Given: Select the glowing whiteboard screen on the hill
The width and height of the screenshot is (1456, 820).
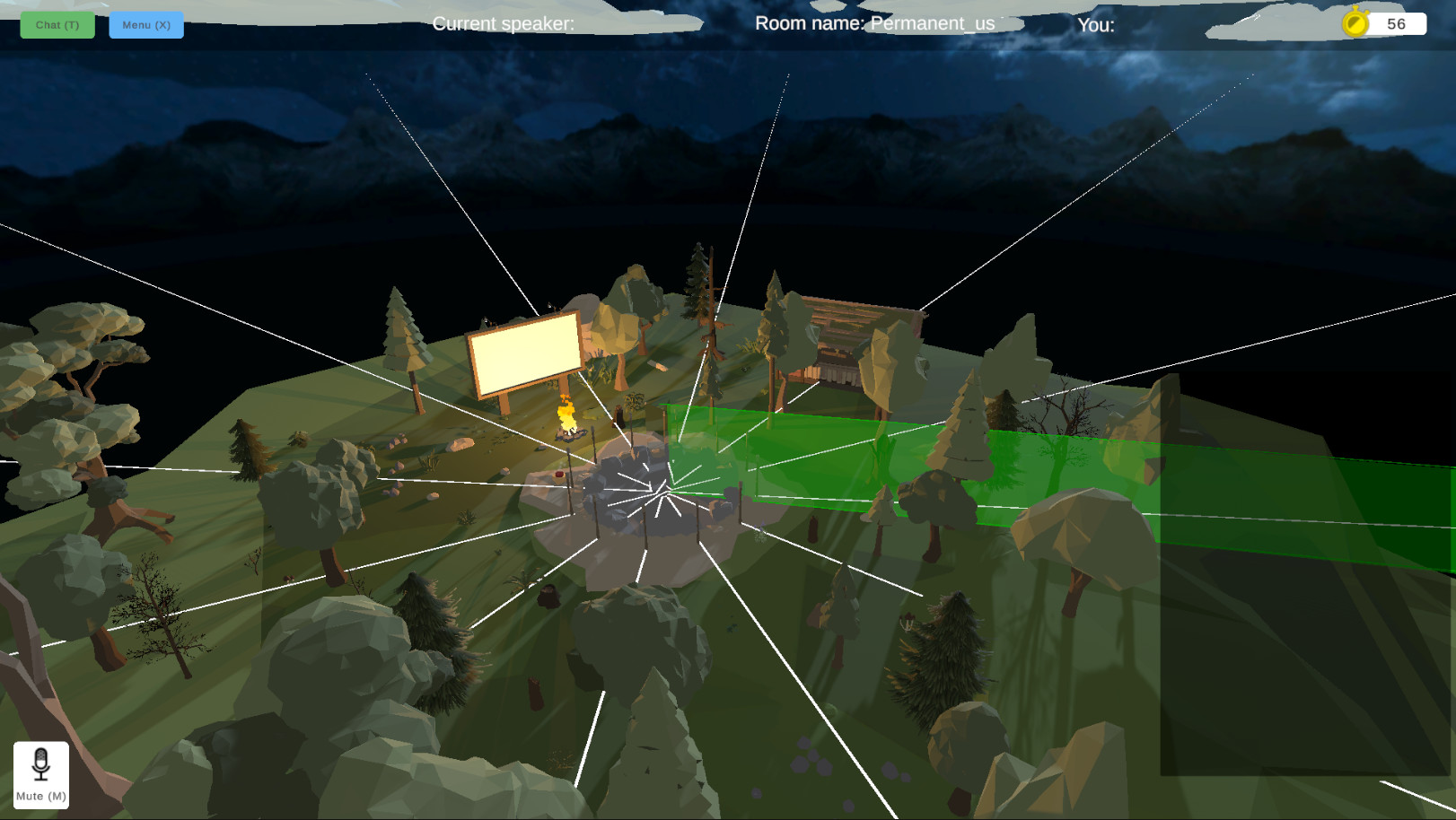Looking at the screenshot, I should pos(523,351).
